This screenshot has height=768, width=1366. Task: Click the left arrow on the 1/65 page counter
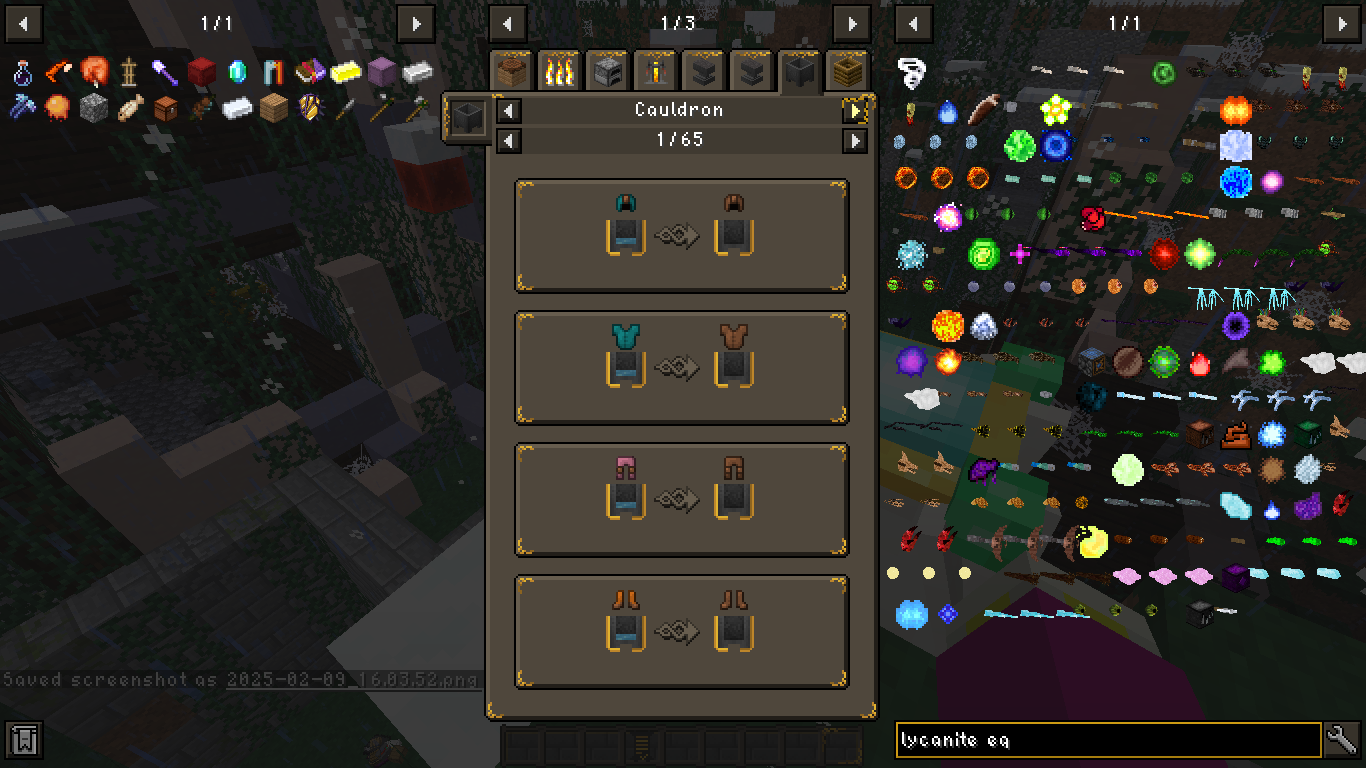tap(508, 140)
